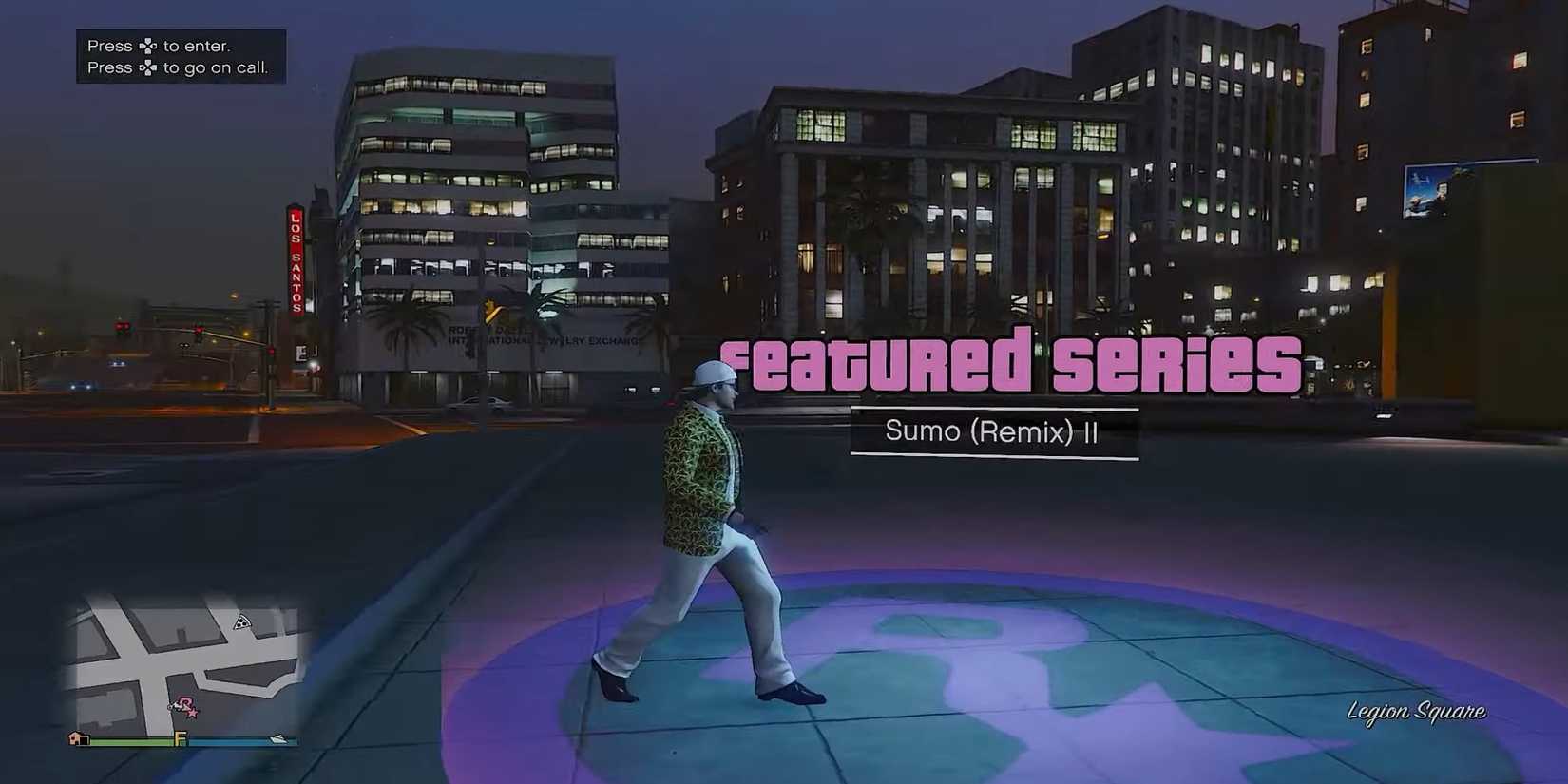
Task: Toggle the F fuel indicator above the health bar
Action: tap(180, 737)
